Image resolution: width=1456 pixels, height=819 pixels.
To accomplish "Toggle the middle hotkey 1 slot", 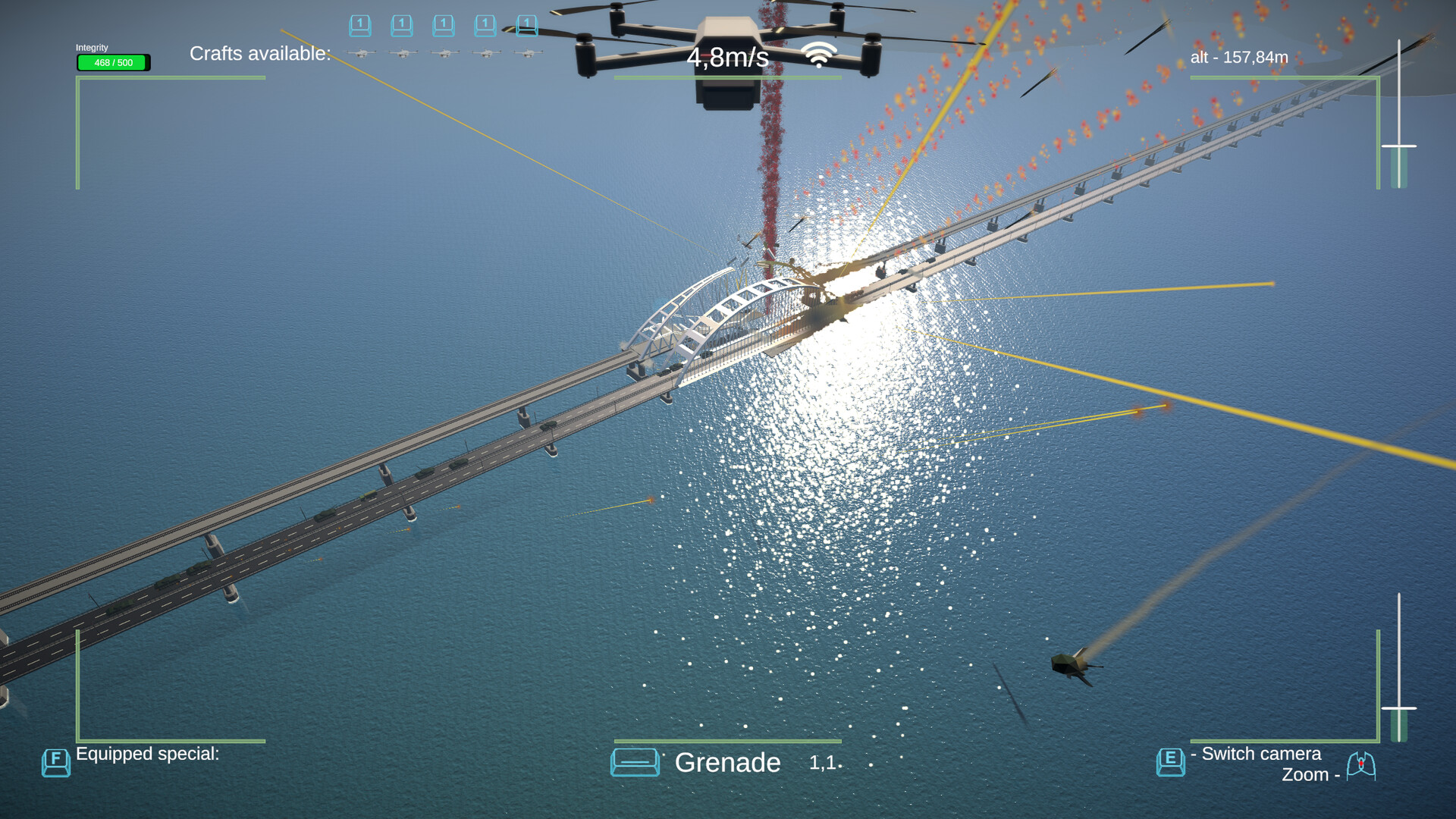I will pos(444,25).
